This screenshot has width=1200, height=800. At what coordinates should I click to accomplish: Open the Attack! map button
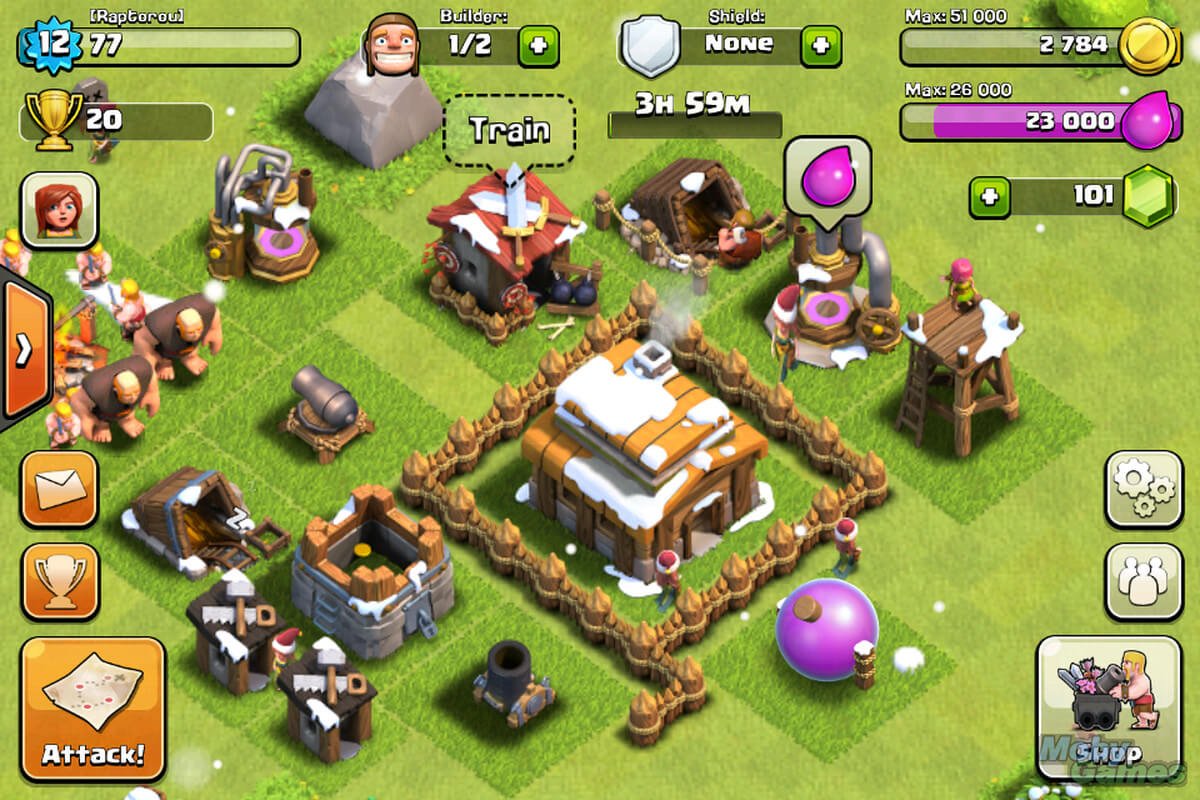click(92, 708)
